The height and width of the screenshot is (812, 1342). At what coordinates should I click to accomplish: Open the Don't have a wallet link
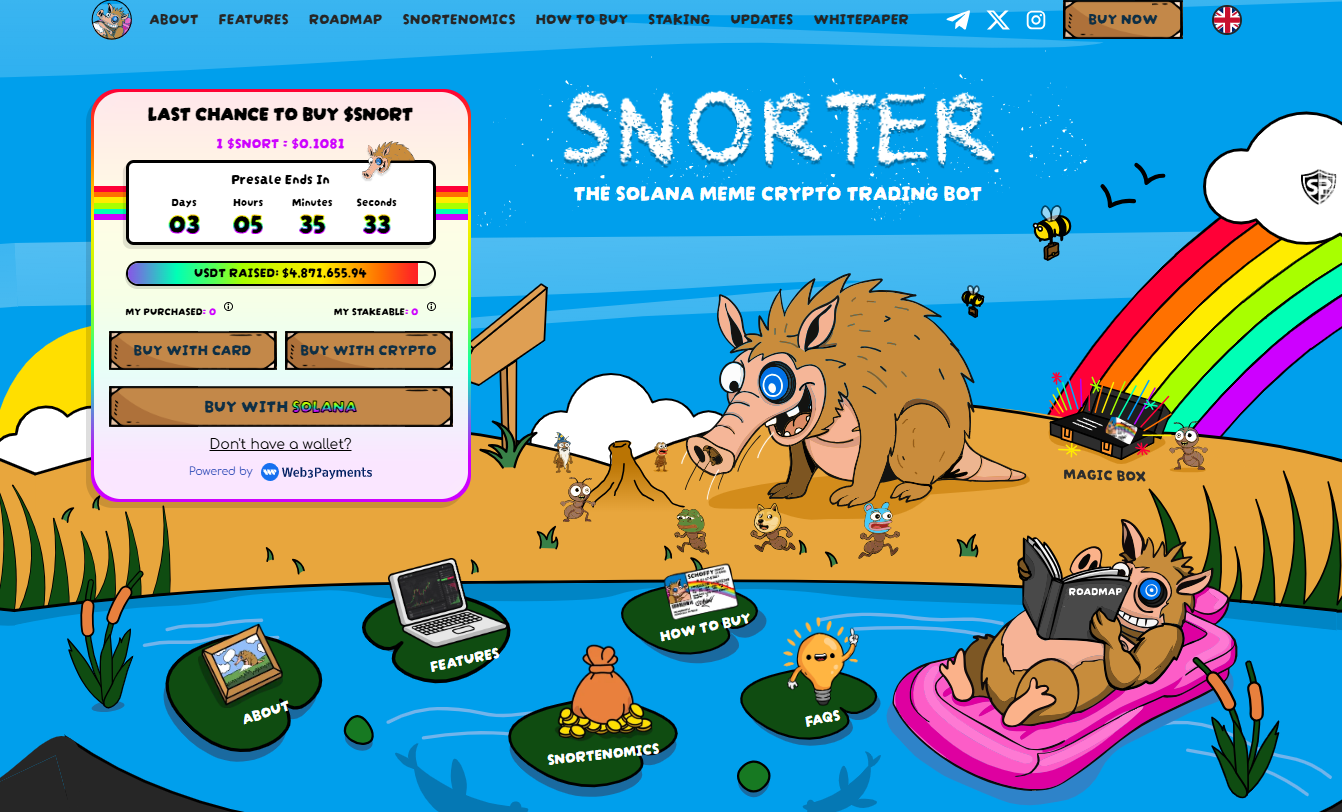pos(280,443)
